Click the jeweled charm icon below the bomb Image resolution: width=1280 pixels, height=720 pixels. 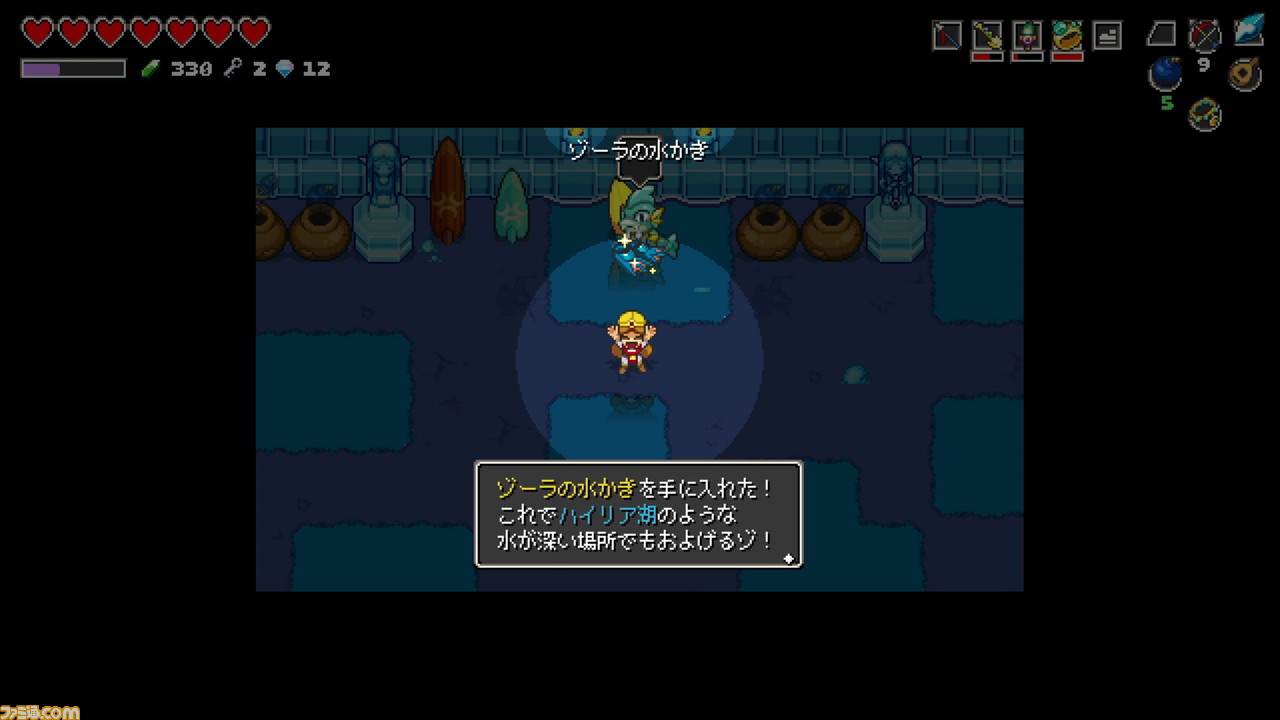tap(1203, 114)
